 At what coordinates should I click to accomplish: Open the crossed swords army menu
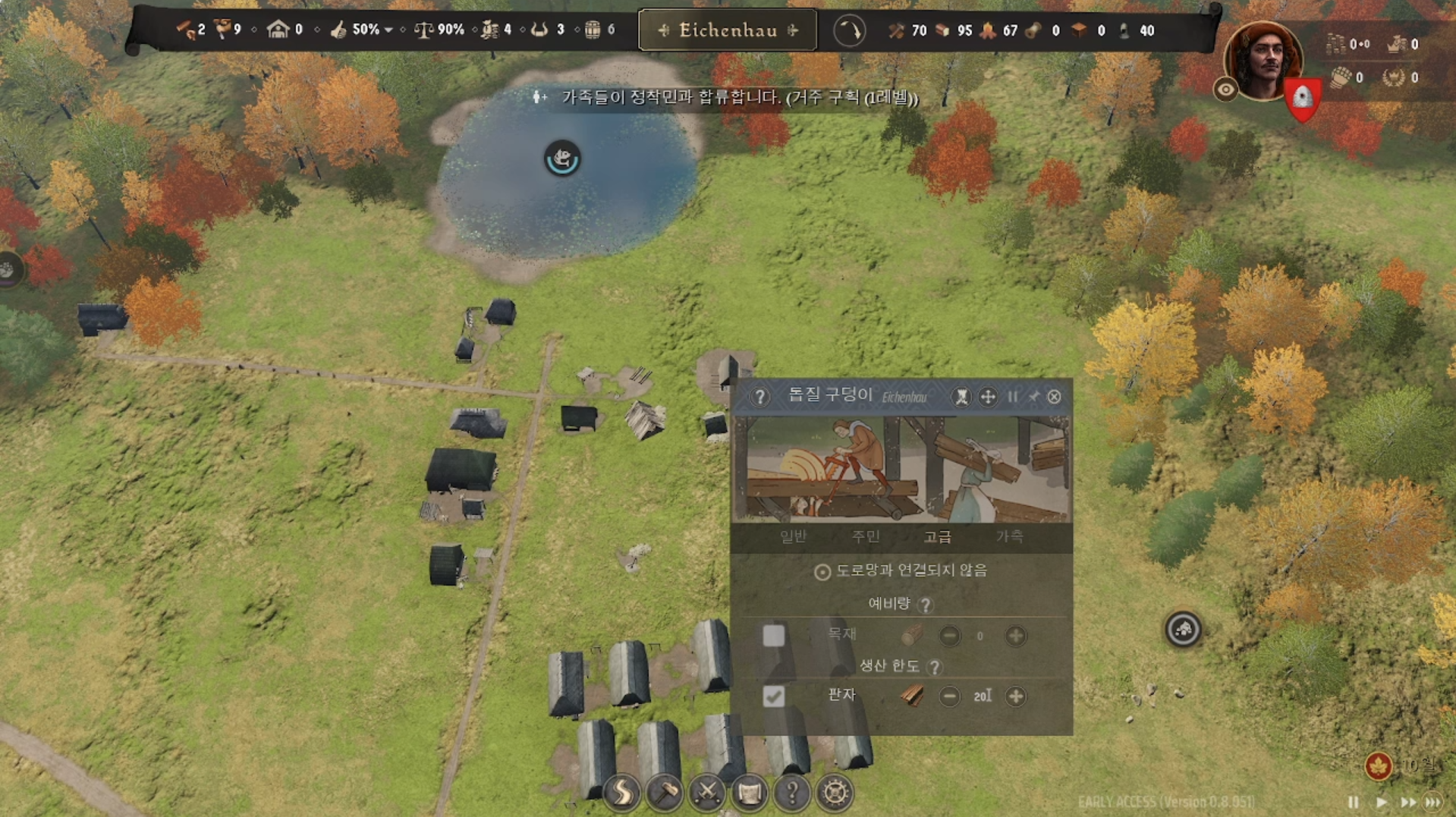point(707,793)
